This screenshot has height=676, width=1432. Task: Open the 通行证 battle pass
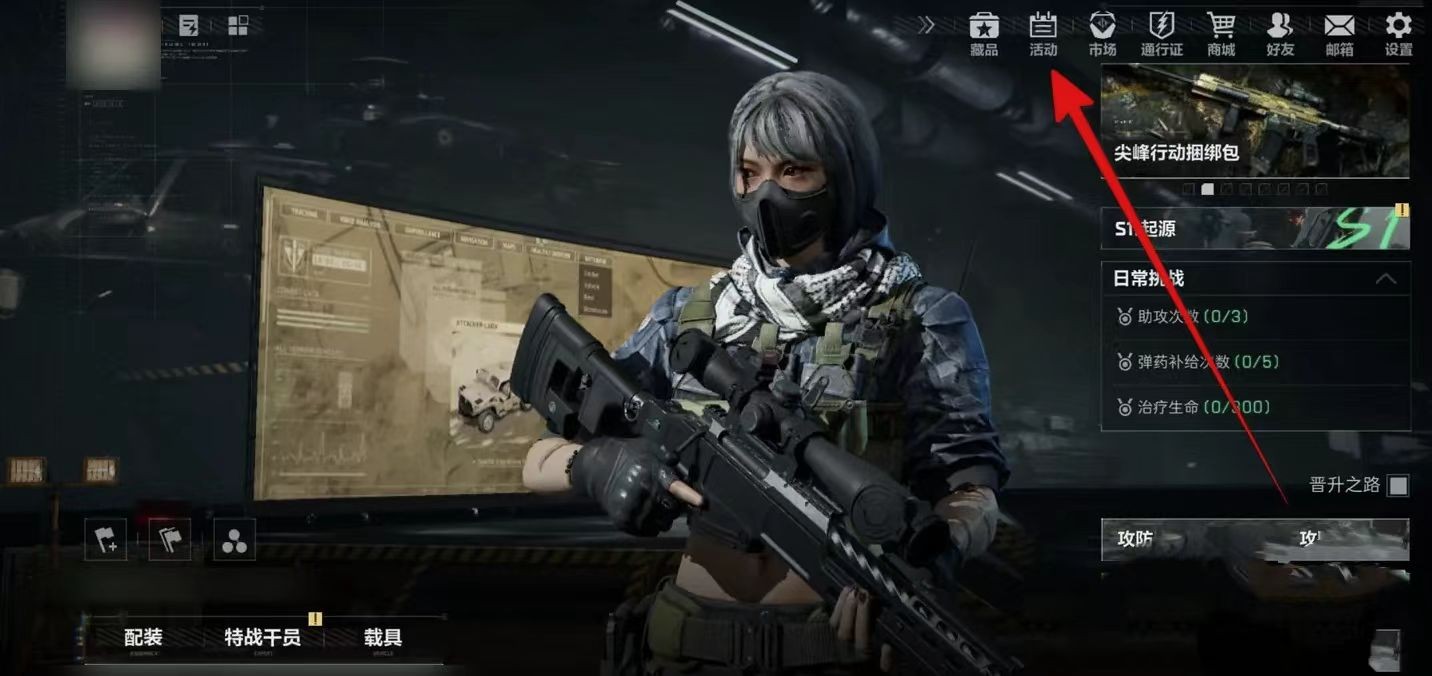coord(1161,33)
